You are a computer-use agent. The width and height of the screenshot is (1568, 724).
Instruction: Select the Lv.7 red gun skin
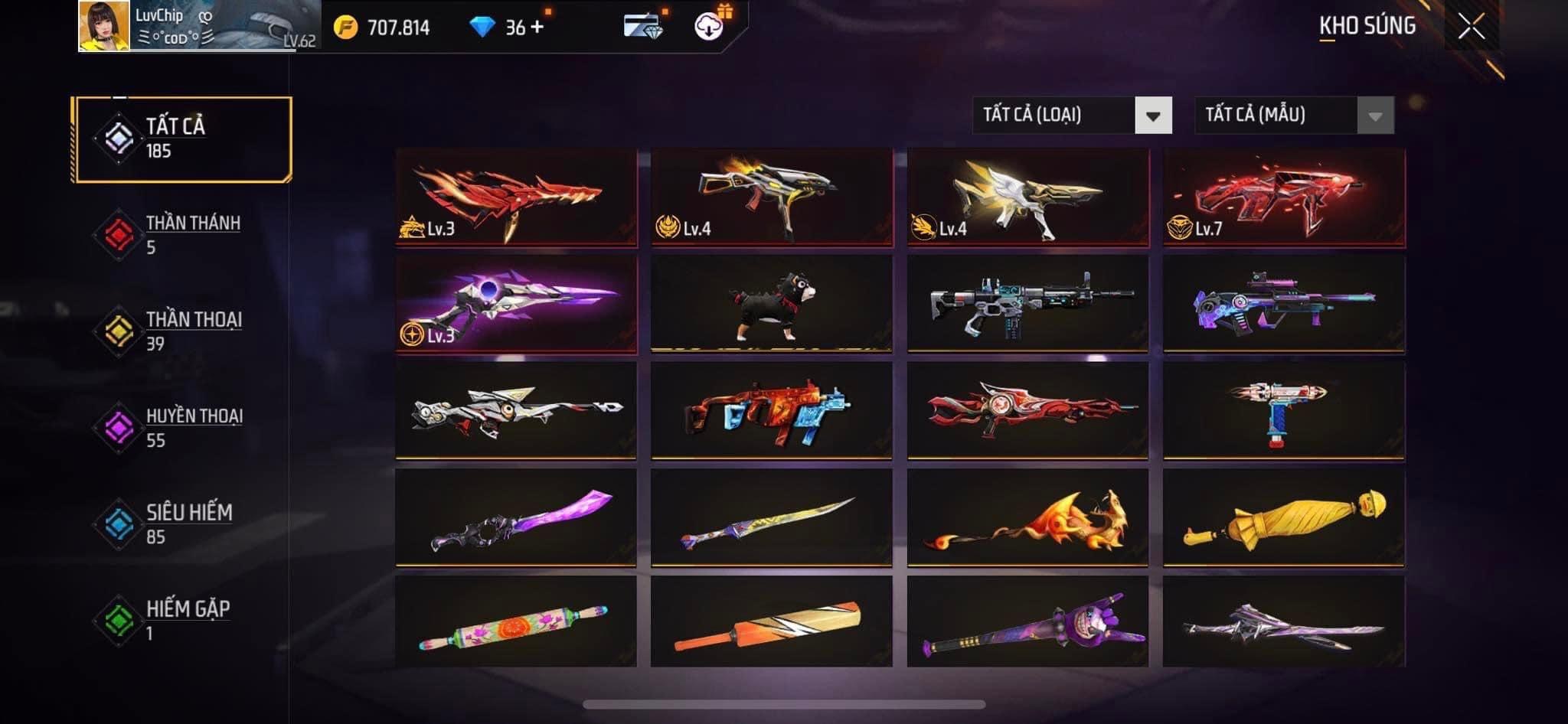pos(1283,197)
